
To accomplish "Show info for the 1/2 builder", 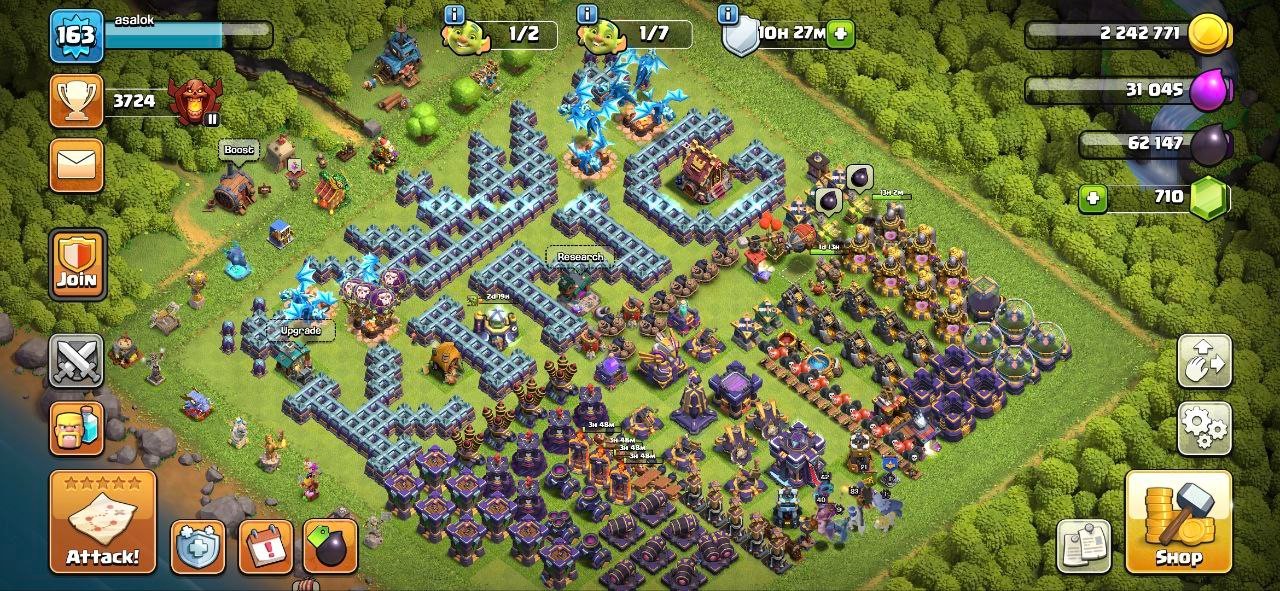I will (455, 14).
